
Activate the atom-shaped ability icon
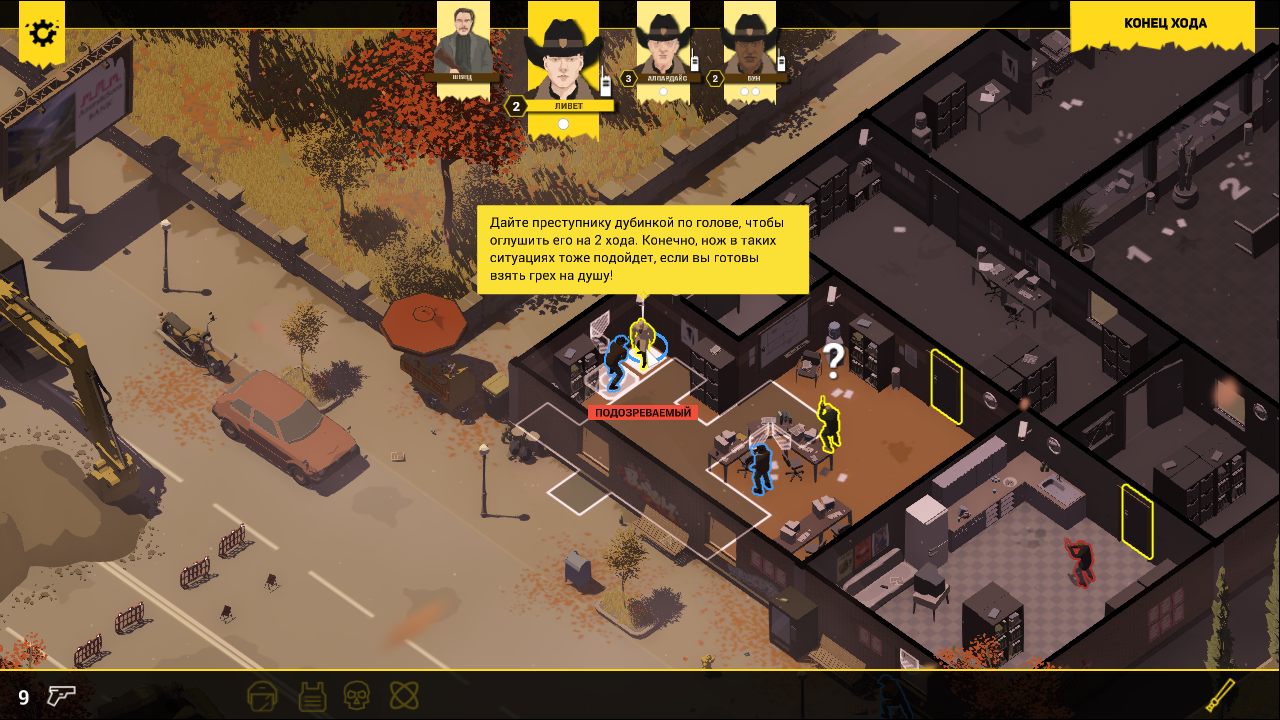click(x=404, y=695)
